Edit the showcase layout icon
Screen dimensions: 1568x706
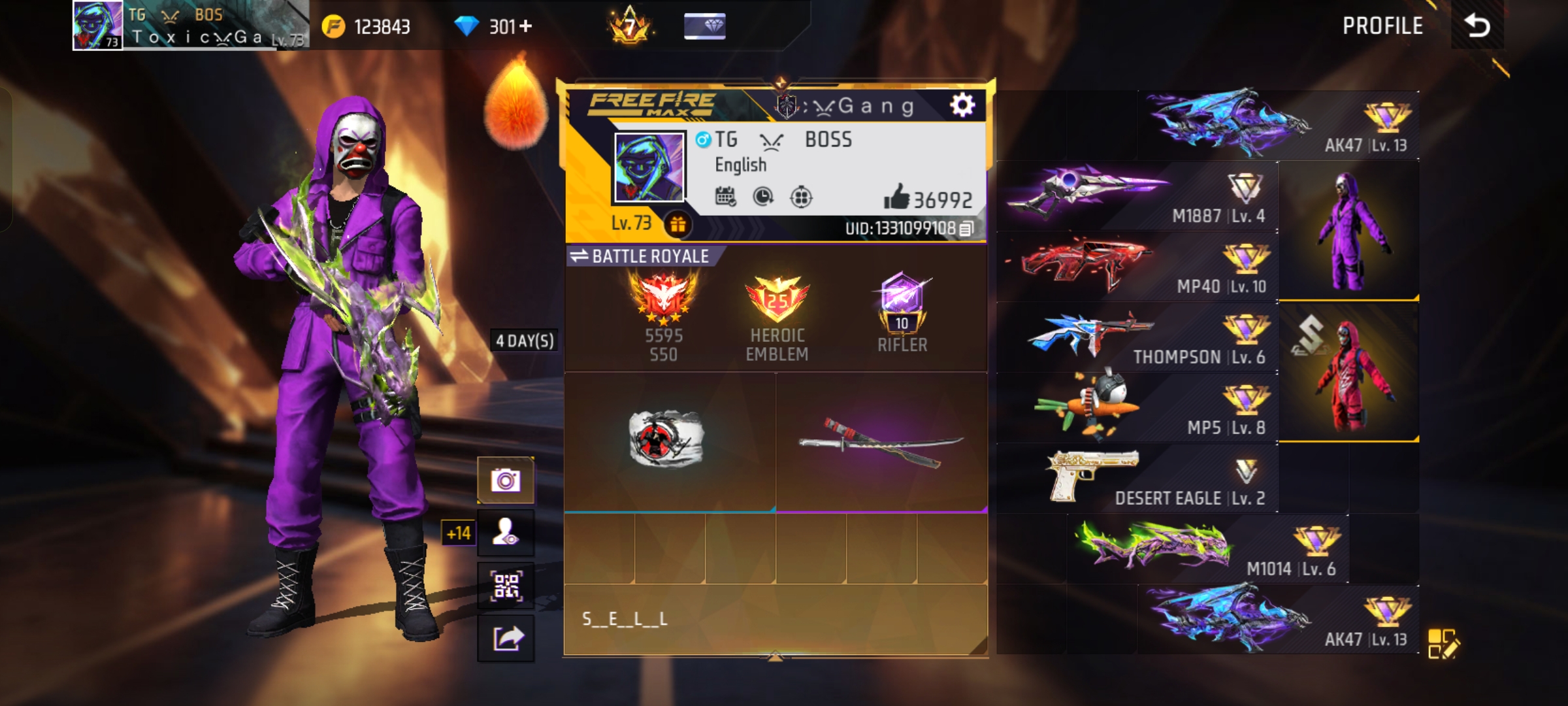(x=1443, y=644)
